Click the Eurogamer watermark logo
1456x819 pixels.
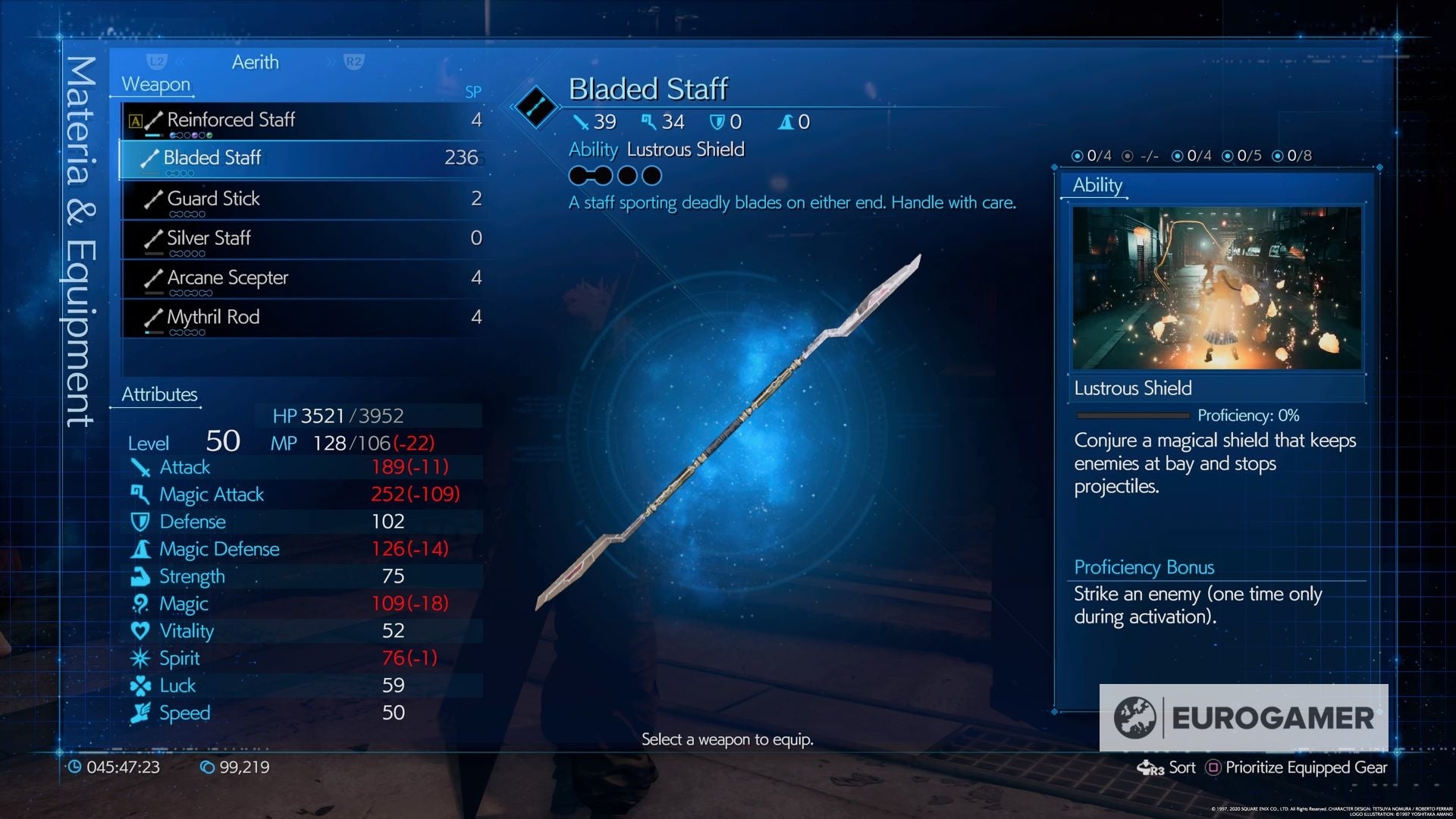(x=1244, y=717)
